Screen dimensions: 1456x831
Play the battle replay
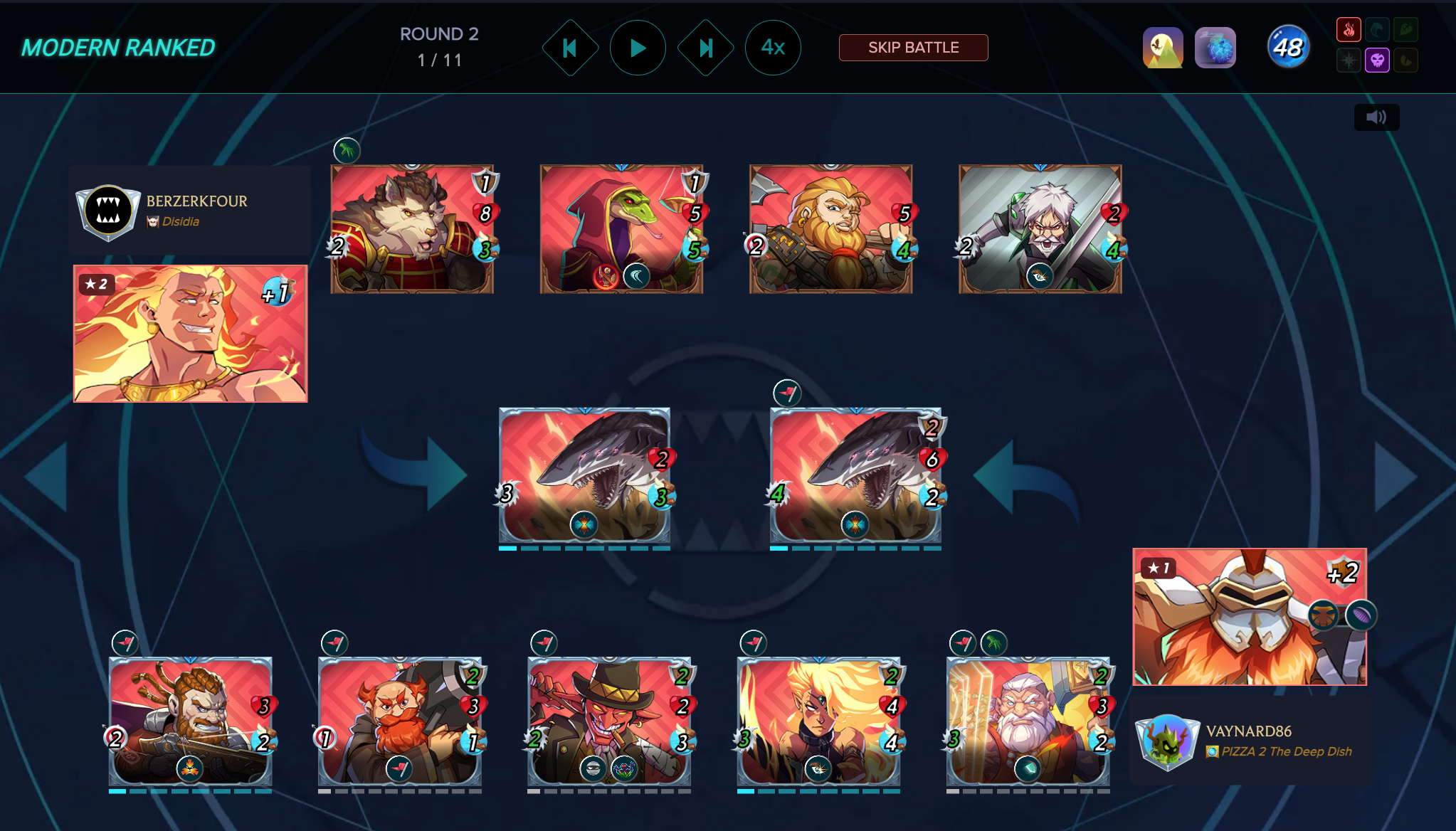[x=638, y=48]
